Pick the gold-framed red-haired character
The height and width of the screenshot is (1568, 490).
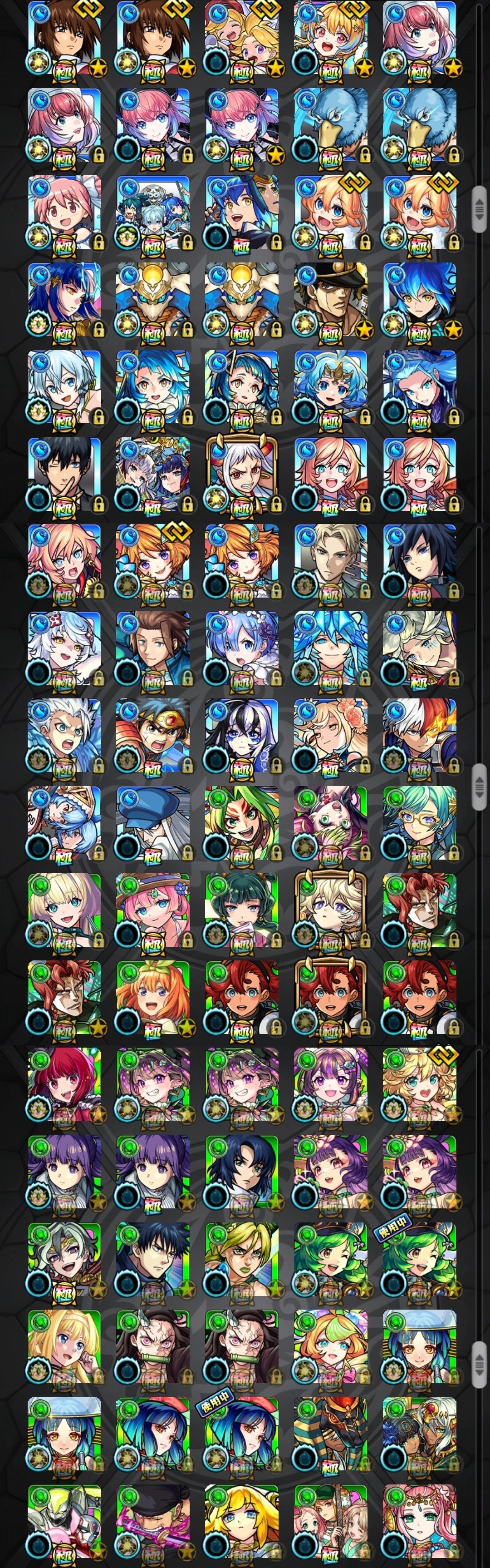(x=330, y=998)
